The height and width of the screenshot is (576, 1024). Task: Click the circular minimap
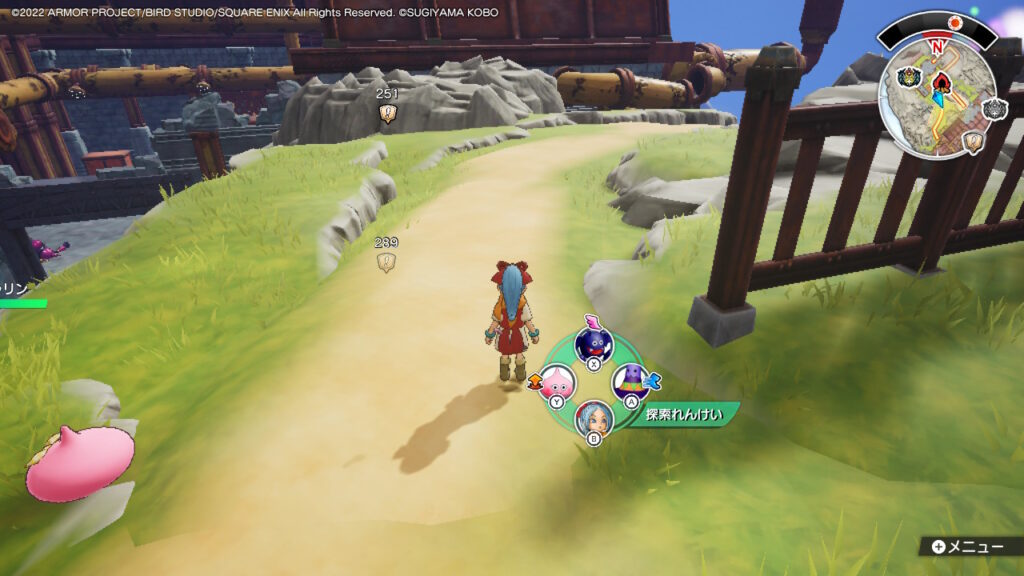coord(937,97)
